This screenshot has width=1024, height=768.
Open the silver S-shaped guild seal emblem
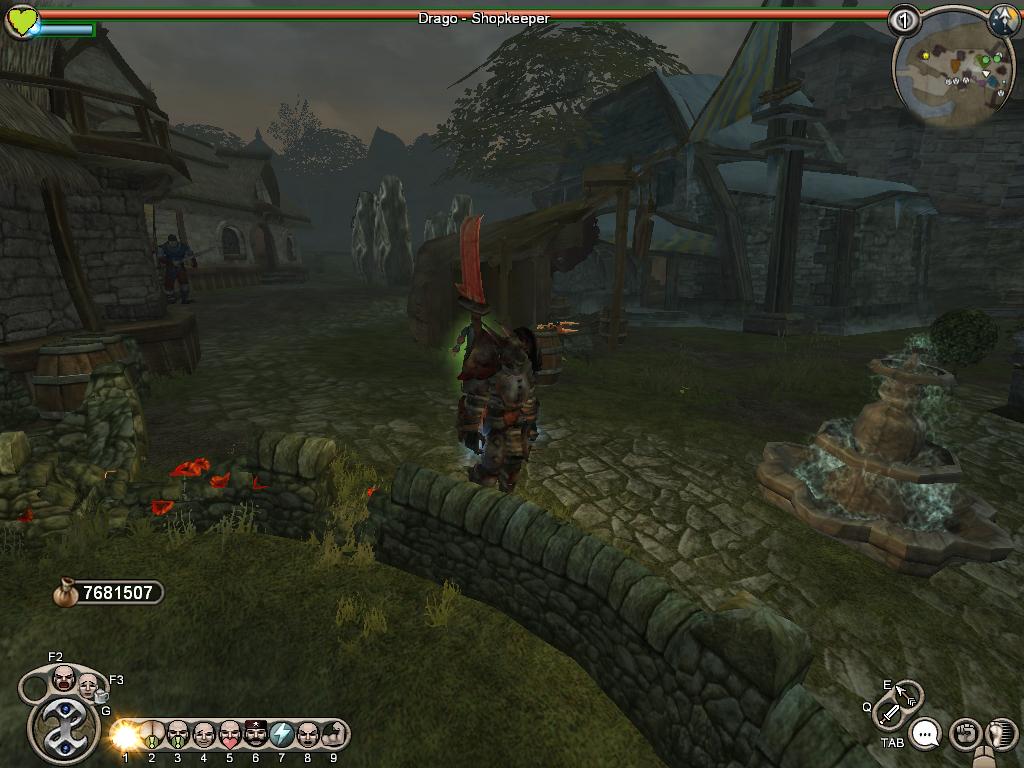coord(62,729)
